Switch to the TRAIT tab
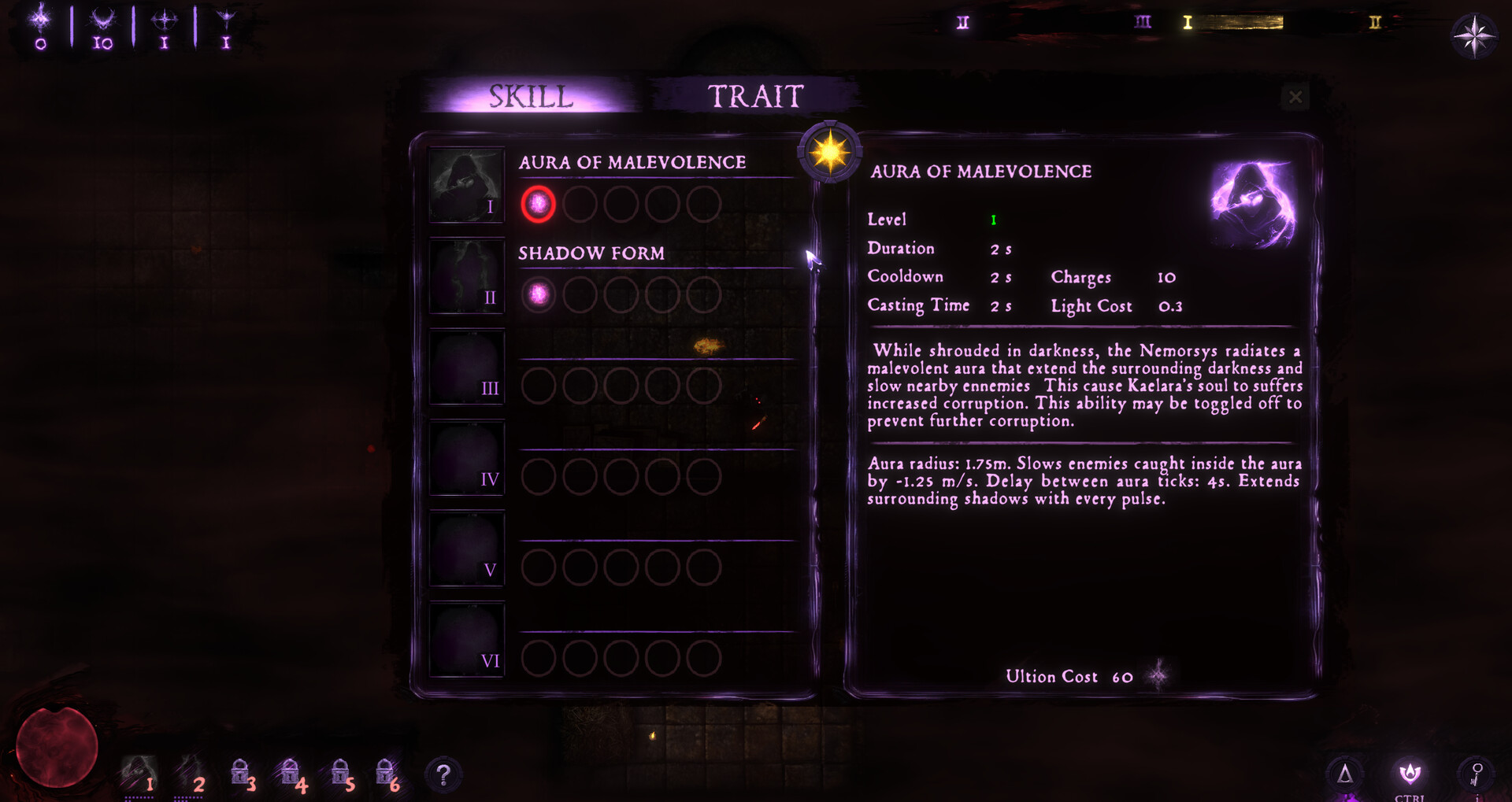The width and height of the screenshot is (1512, 802). (x=754, y=95)
